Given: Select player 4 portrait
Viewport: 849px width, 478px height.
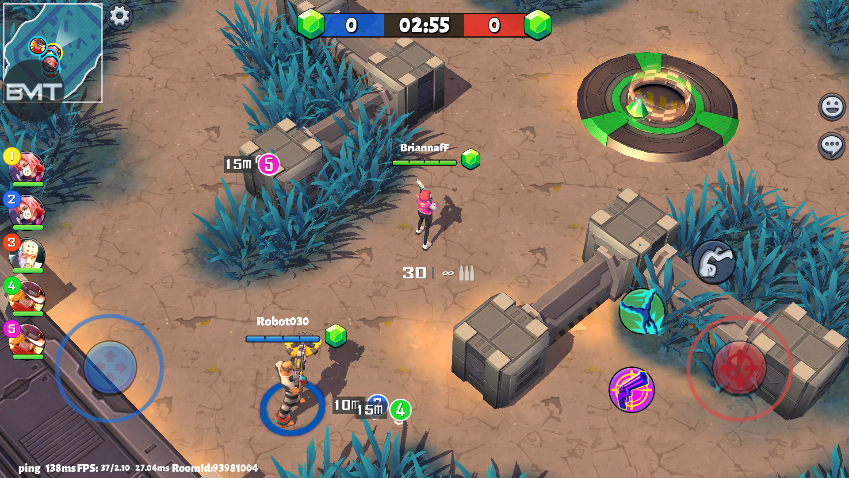Looking at the screenshot, I should pos(26,296).
